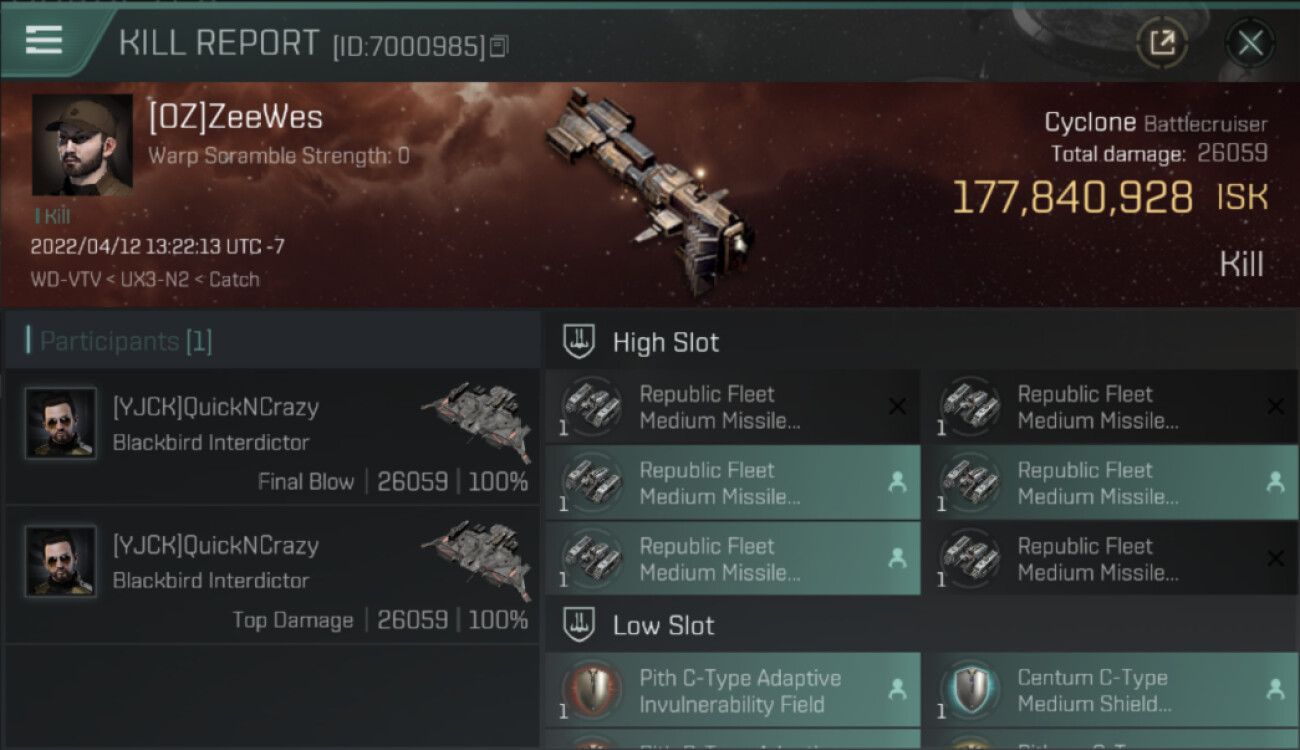This screenshot has width=1300, height=750.
Task: Select Centum C-Type Medium Shield module
Action: (x=1110, y=690)
